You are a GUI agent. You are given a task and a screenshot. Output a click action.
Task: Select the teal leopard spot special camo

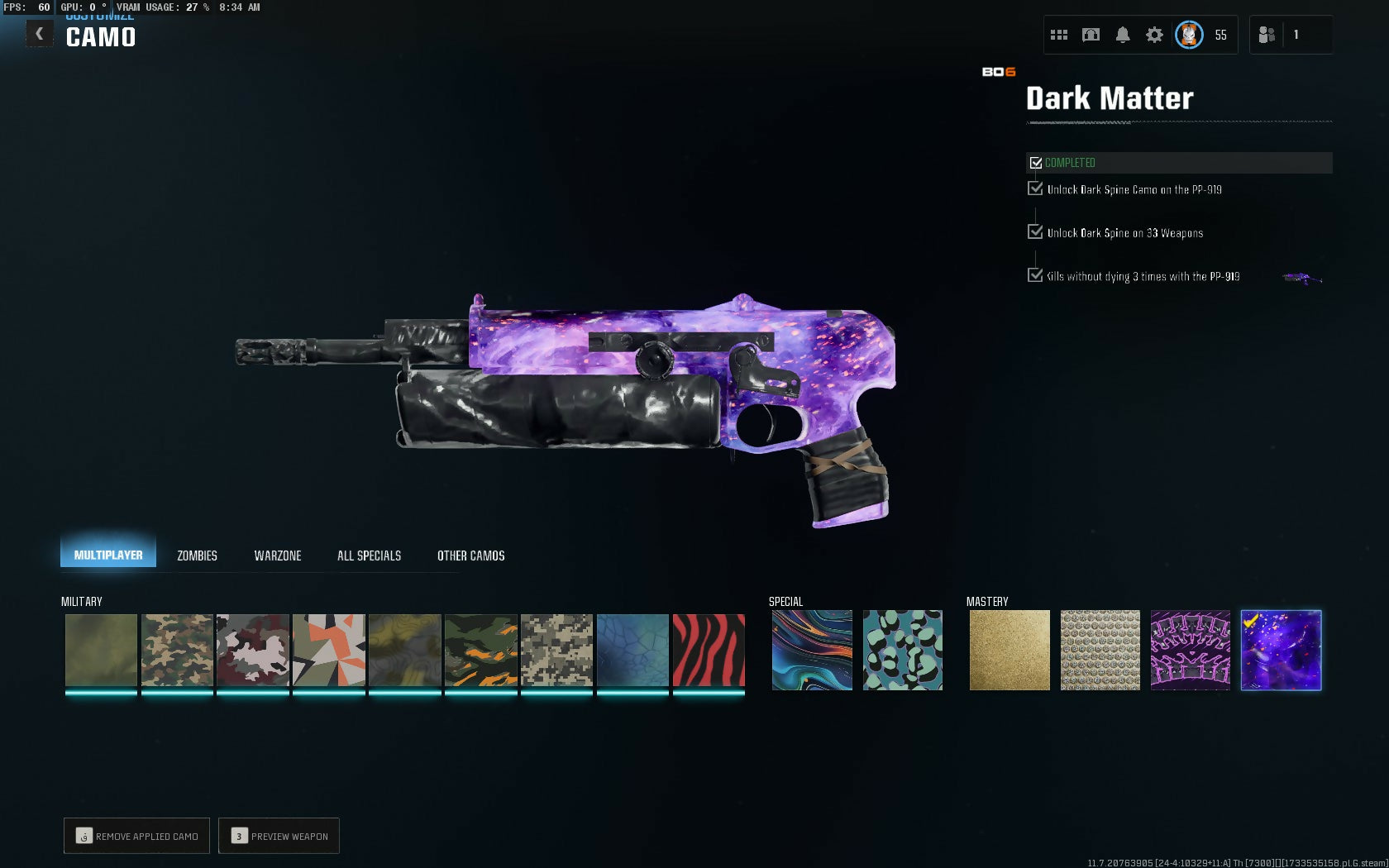click(x=902, y=651)
